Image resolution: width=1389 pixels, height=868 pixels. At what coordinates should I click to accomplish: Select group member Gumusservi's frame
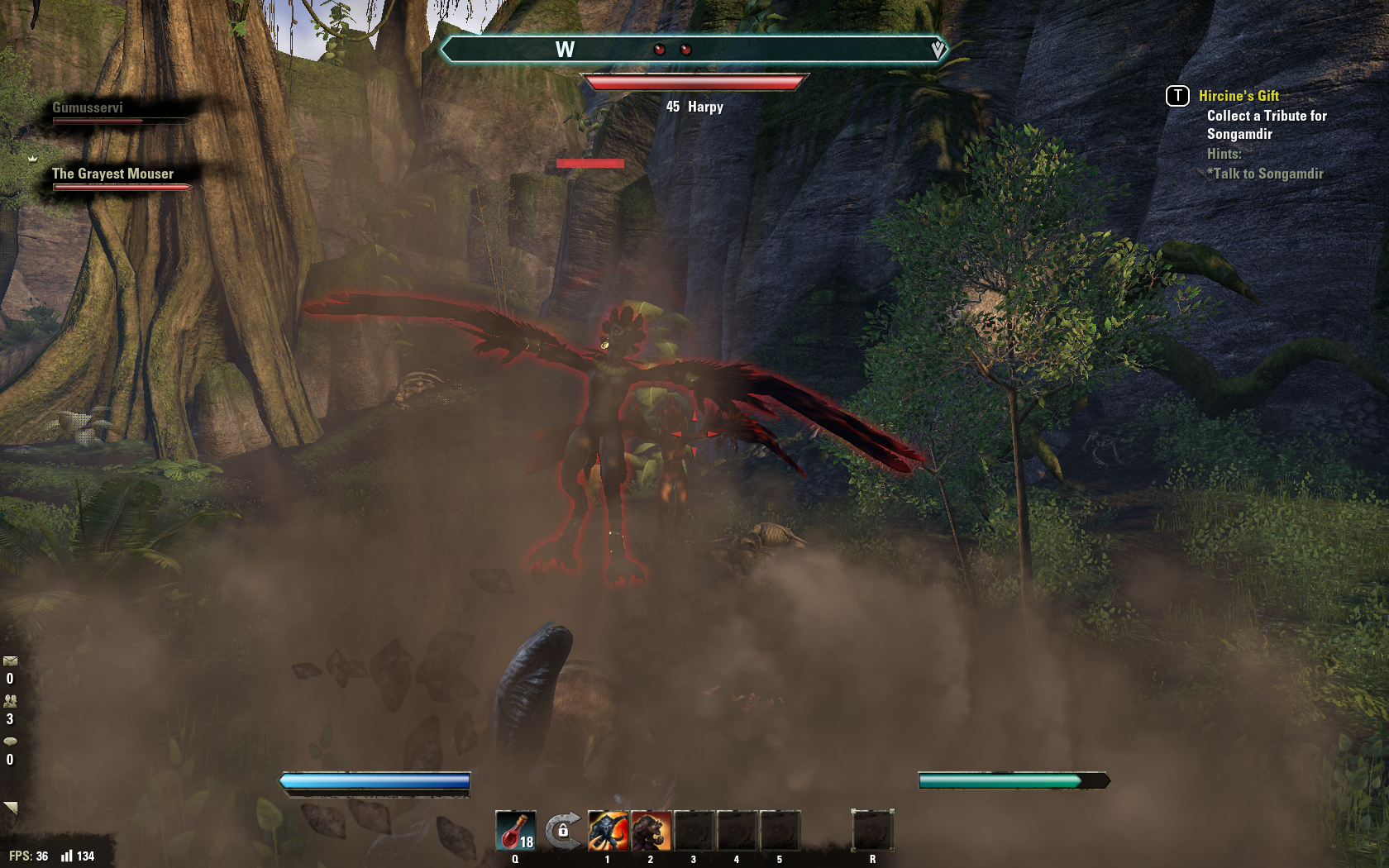tap(88, 108)
